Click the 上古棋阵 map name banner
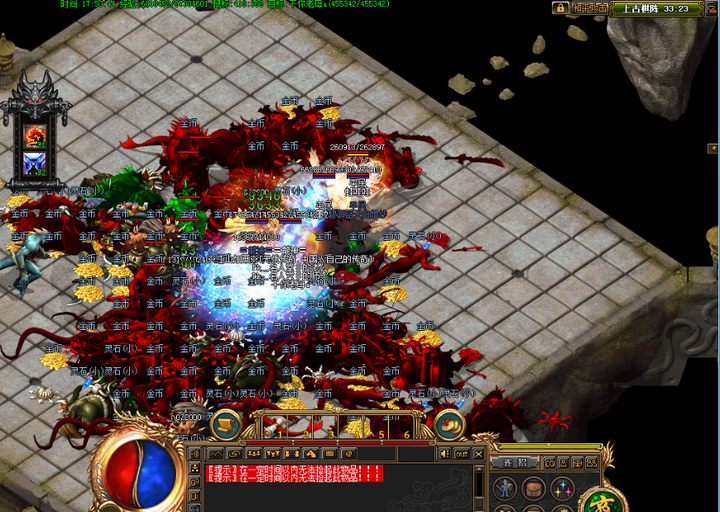The height and width of the screenshot is (512, 720). [x=655, y=8]
